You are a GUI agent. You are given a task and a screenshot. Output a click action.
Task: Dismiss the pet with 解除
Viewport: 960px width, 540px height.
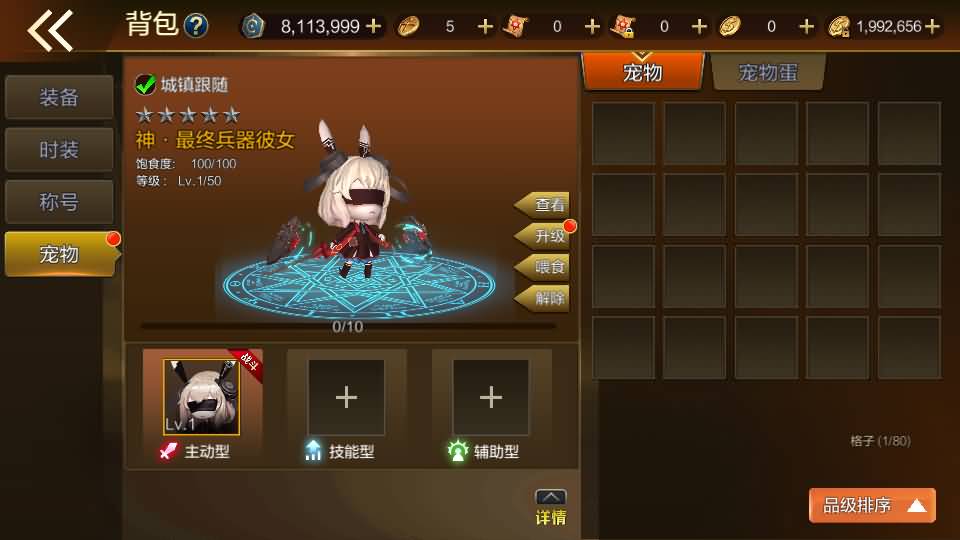coord(545,298)
